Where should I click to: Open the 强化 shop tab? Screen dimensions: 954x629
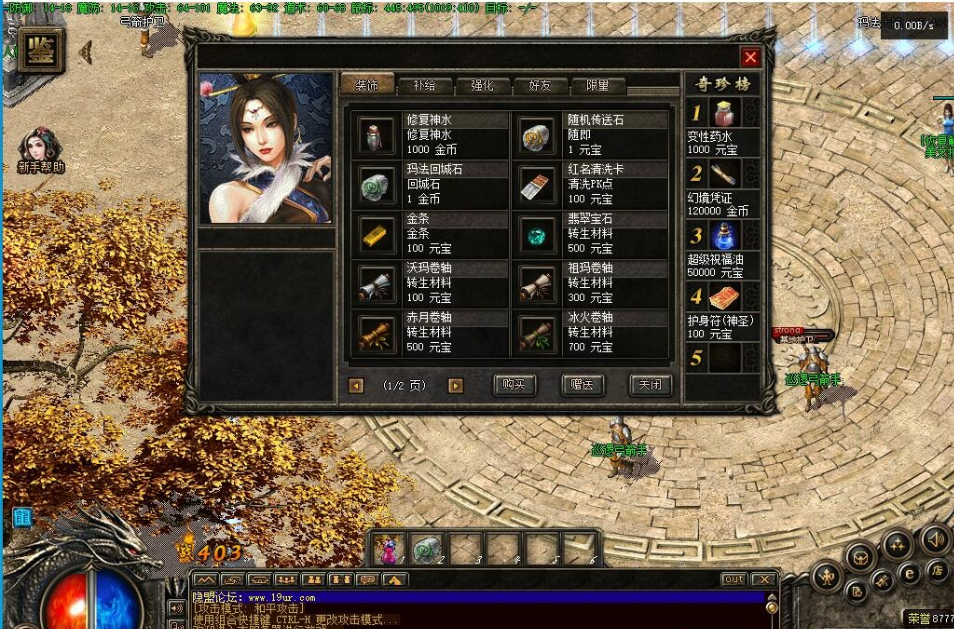point(482,86)
